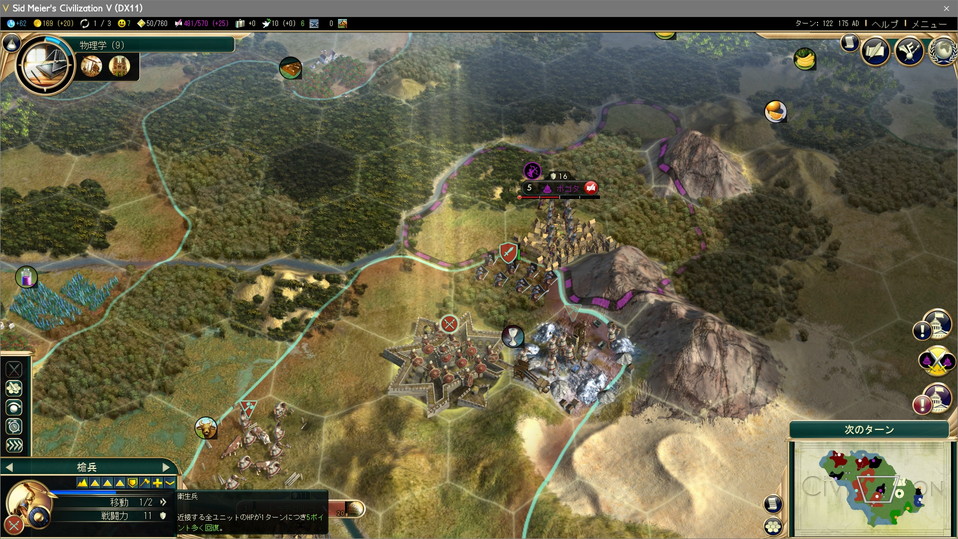End the turn with 次のターン button
The image size is (958, 539).
(x=868, y=430)
